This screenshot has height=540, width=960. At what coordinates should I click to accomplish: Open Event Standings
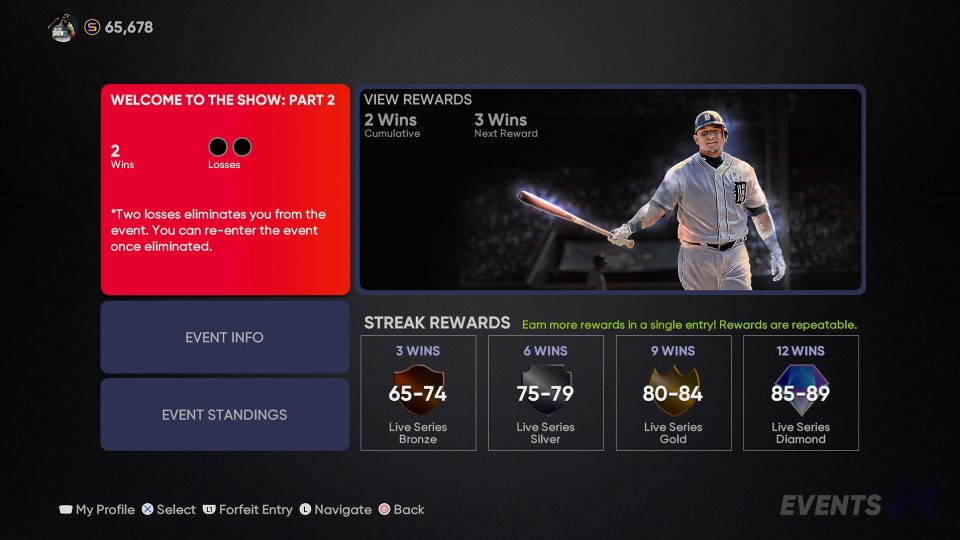point(225,414)
